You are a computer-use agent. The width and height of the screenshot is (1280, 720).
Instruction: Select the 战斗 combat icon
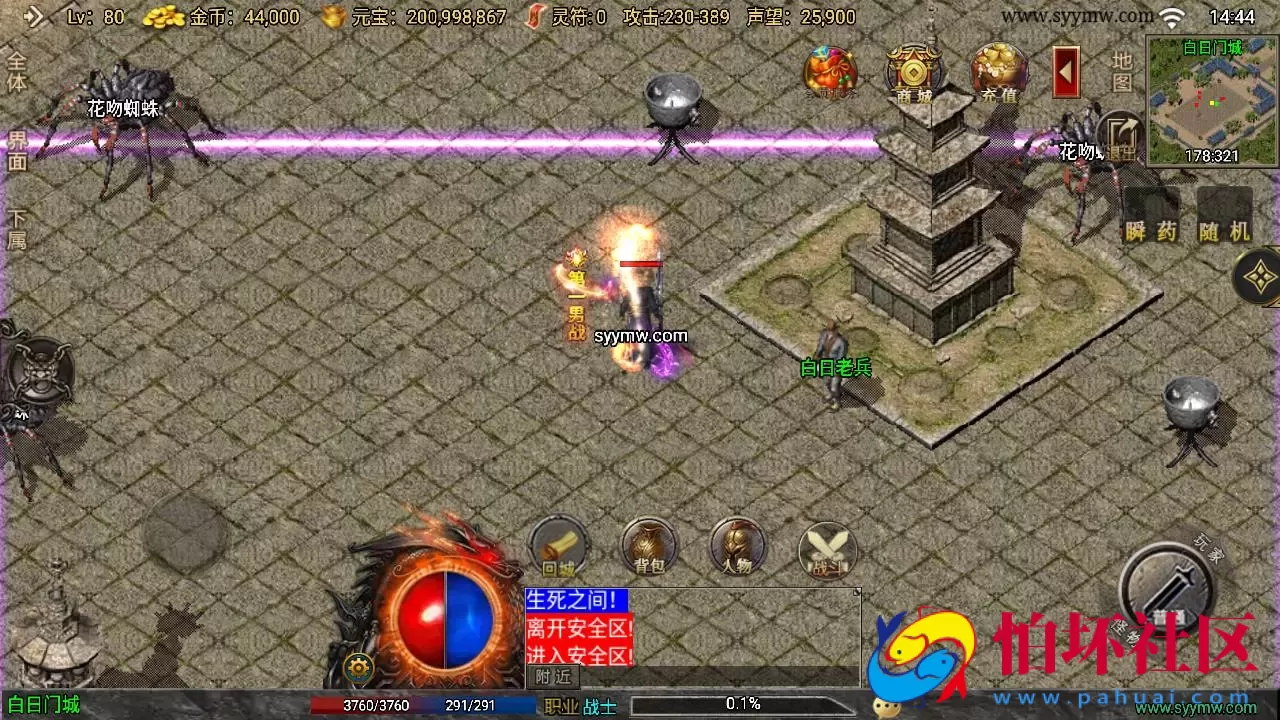[826, 550]
